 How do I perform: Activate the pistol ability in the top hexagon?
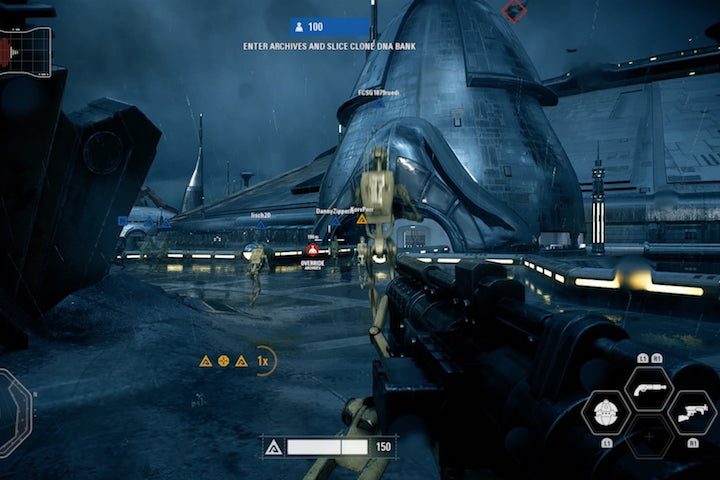pyautogui.click(x=649, y=388)
